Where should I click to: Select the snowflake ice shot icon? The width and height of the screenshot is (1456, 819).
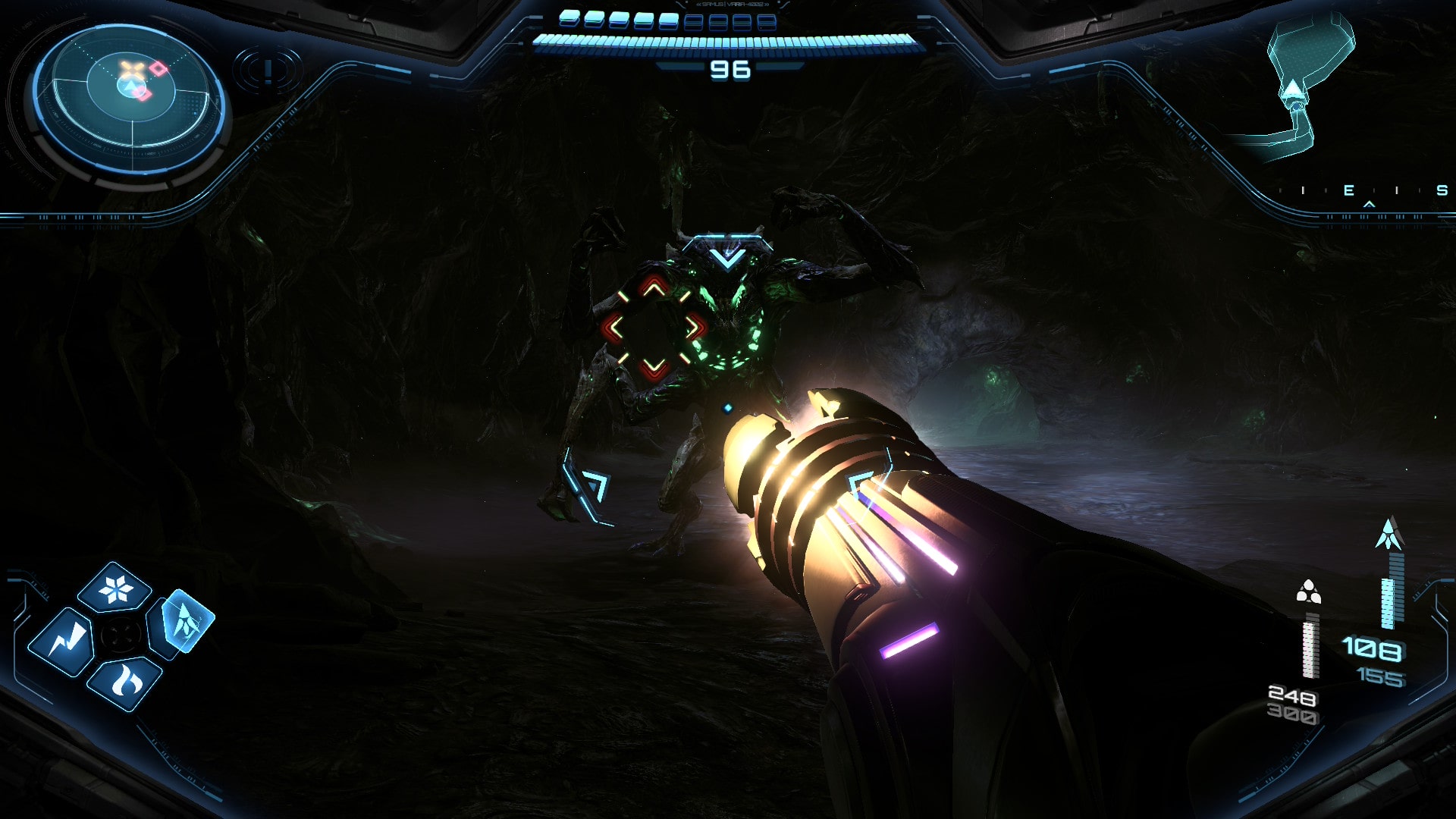pyautogui.click(x=115, y=588)
